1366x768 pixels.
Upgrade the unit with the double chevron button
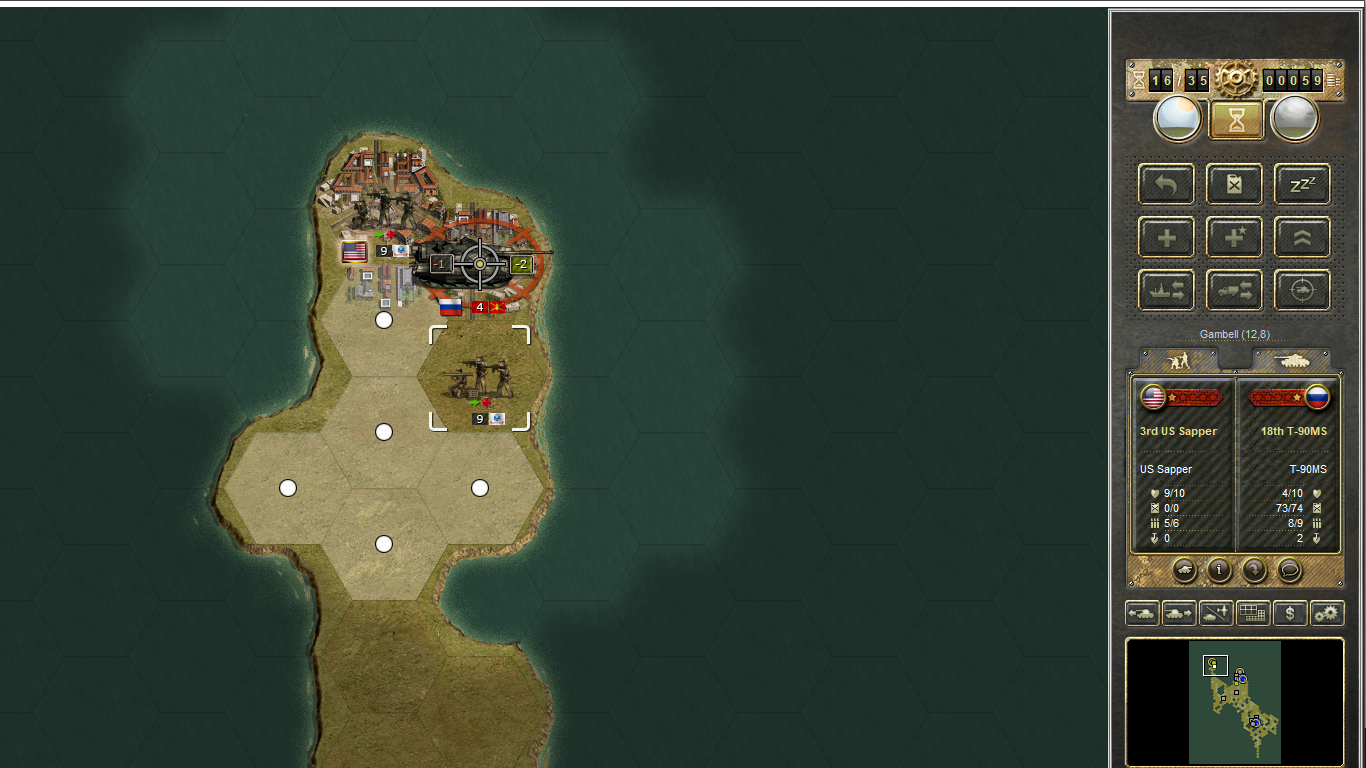click(x=1302, y=238)
